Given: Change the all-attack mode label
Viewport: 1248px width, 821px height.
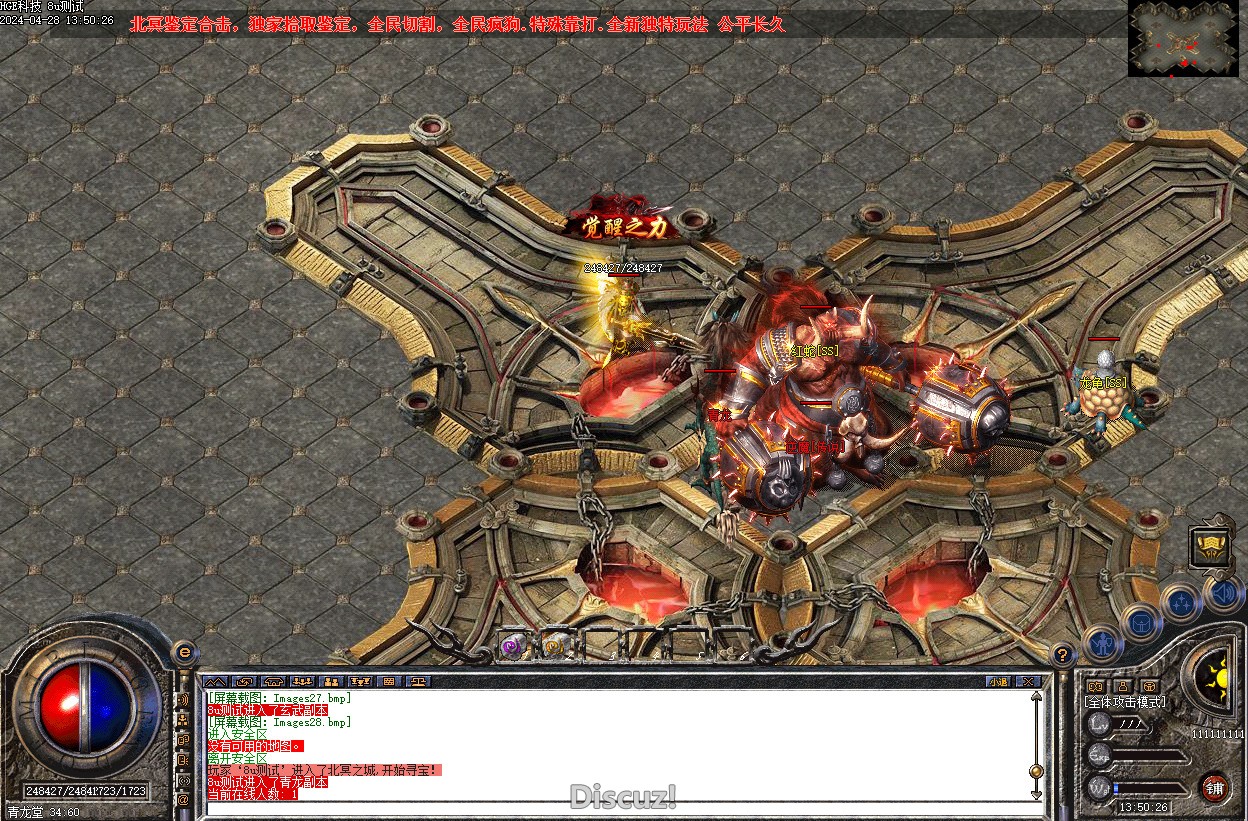Looking at the screenshot, I should 1125,702.
